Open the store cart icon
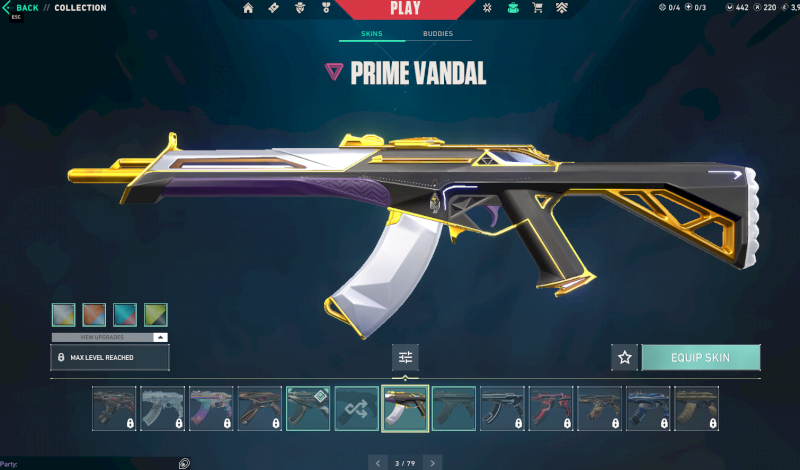This screenshot has width=800, height=470. click(x=538, y=8)
